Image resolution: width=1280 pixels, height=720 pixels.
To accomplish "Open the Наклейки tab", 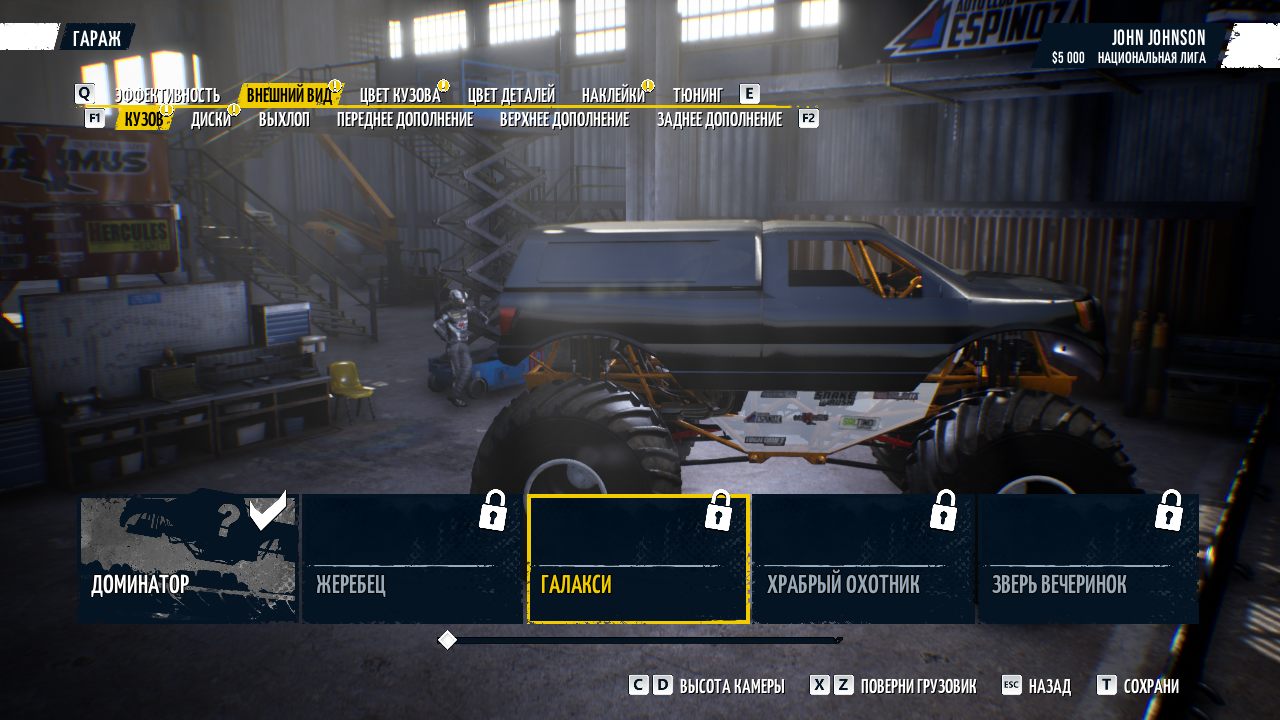I will point(613,95).
